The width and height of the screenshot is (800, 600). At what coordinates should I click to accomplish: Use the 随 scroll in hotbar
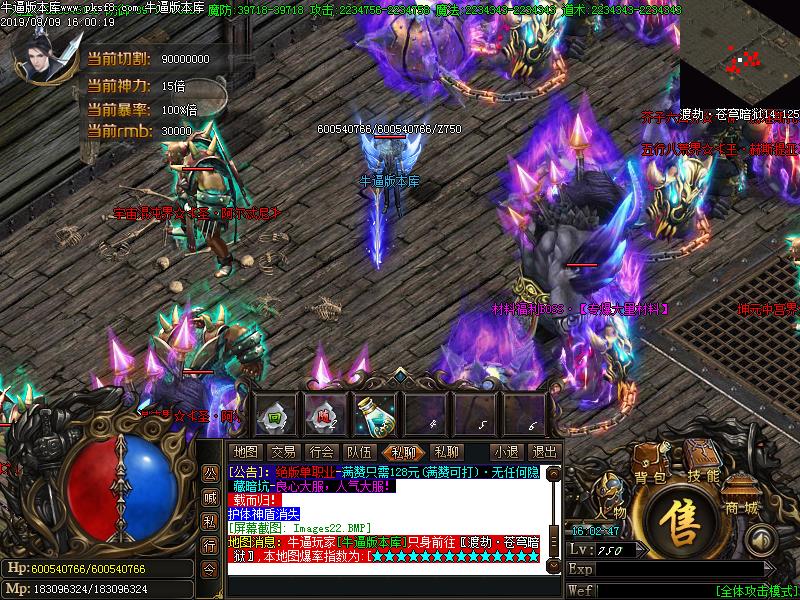324,413
